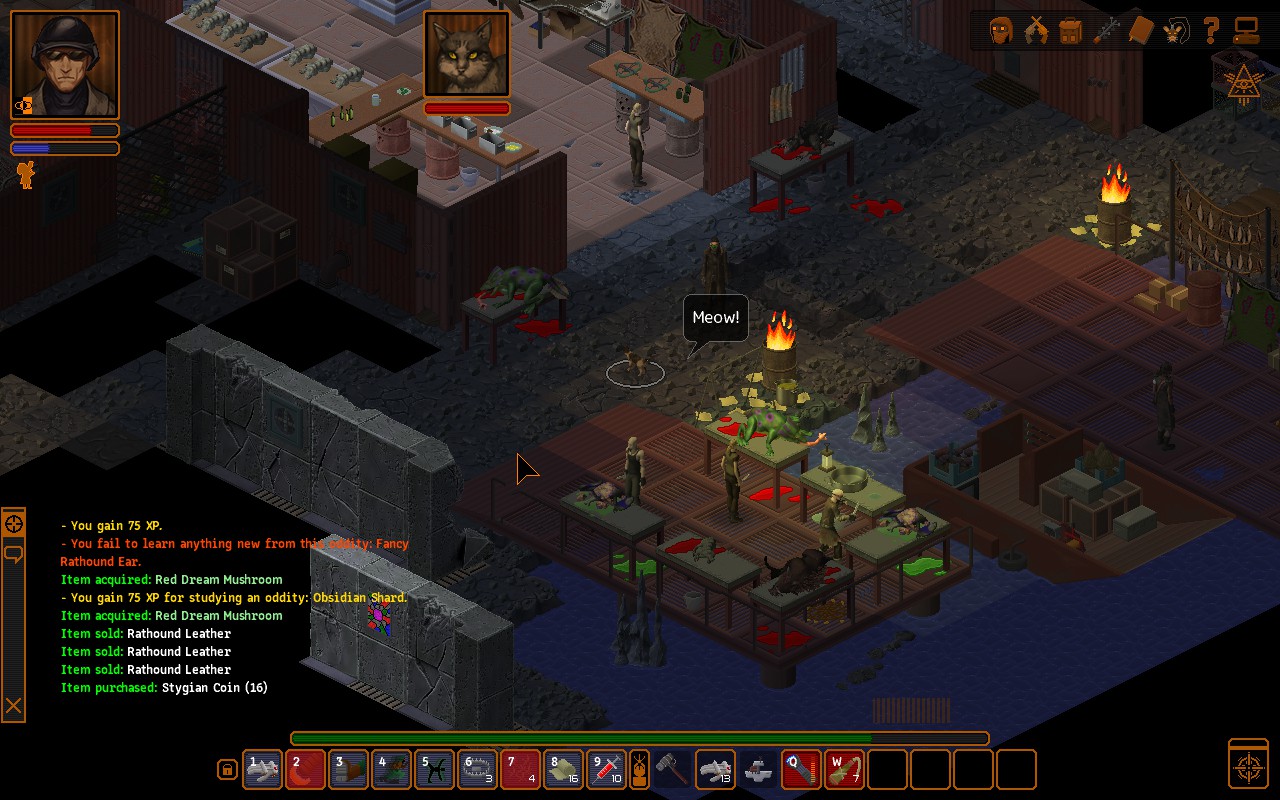Screen dimensions: 1280x800
Task: Click the eye pyramid icon
Action: (1246, 83)
